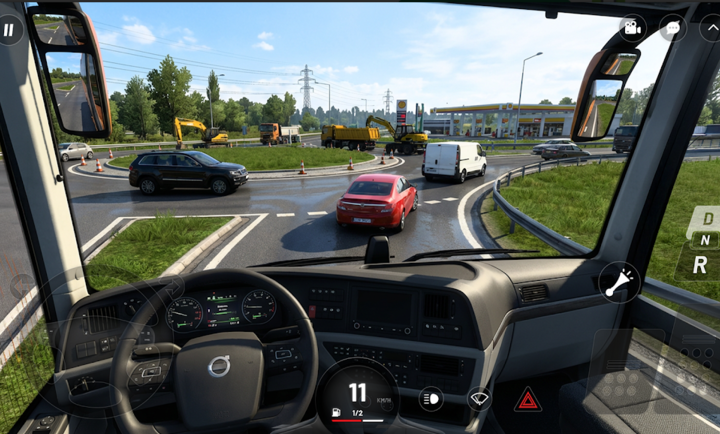Viewport: 720px width, 434px height.
Task: Shift the gear selector to D
Action: tap(707, 218)
